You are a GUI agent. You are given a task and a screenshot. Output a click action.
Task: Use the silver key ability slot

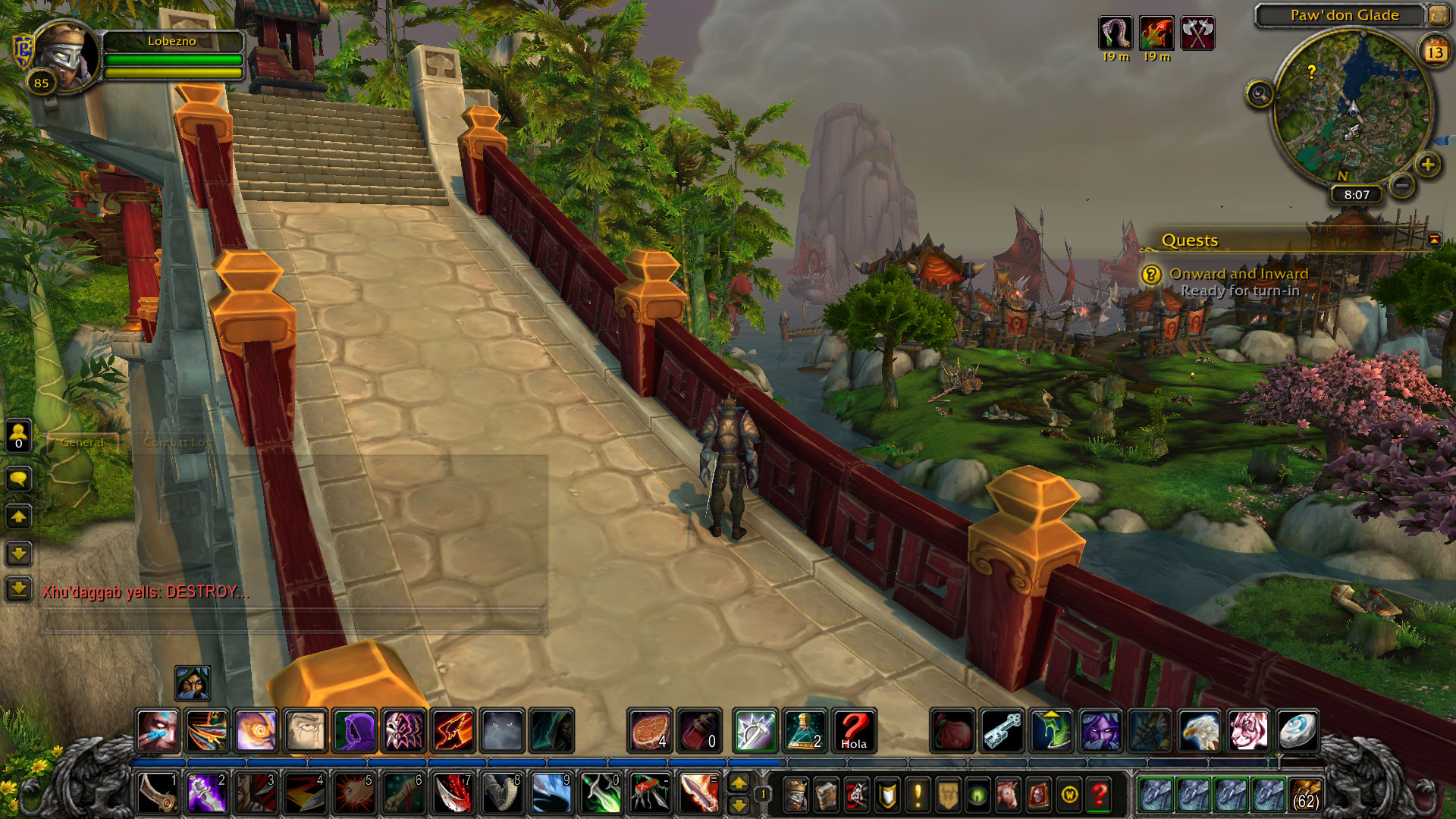click(x=1003, y=731)
